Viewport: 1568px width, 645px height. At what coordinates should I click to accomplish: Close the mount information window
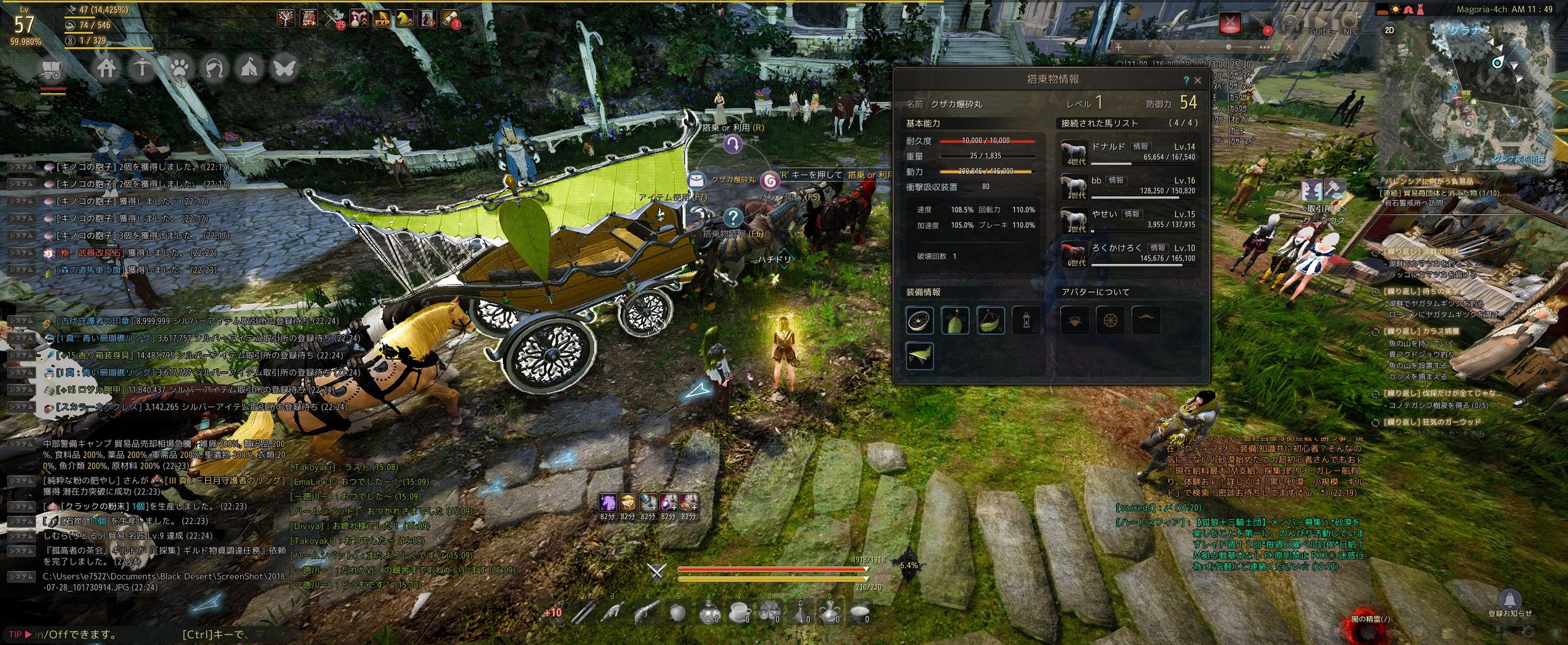1197,81
